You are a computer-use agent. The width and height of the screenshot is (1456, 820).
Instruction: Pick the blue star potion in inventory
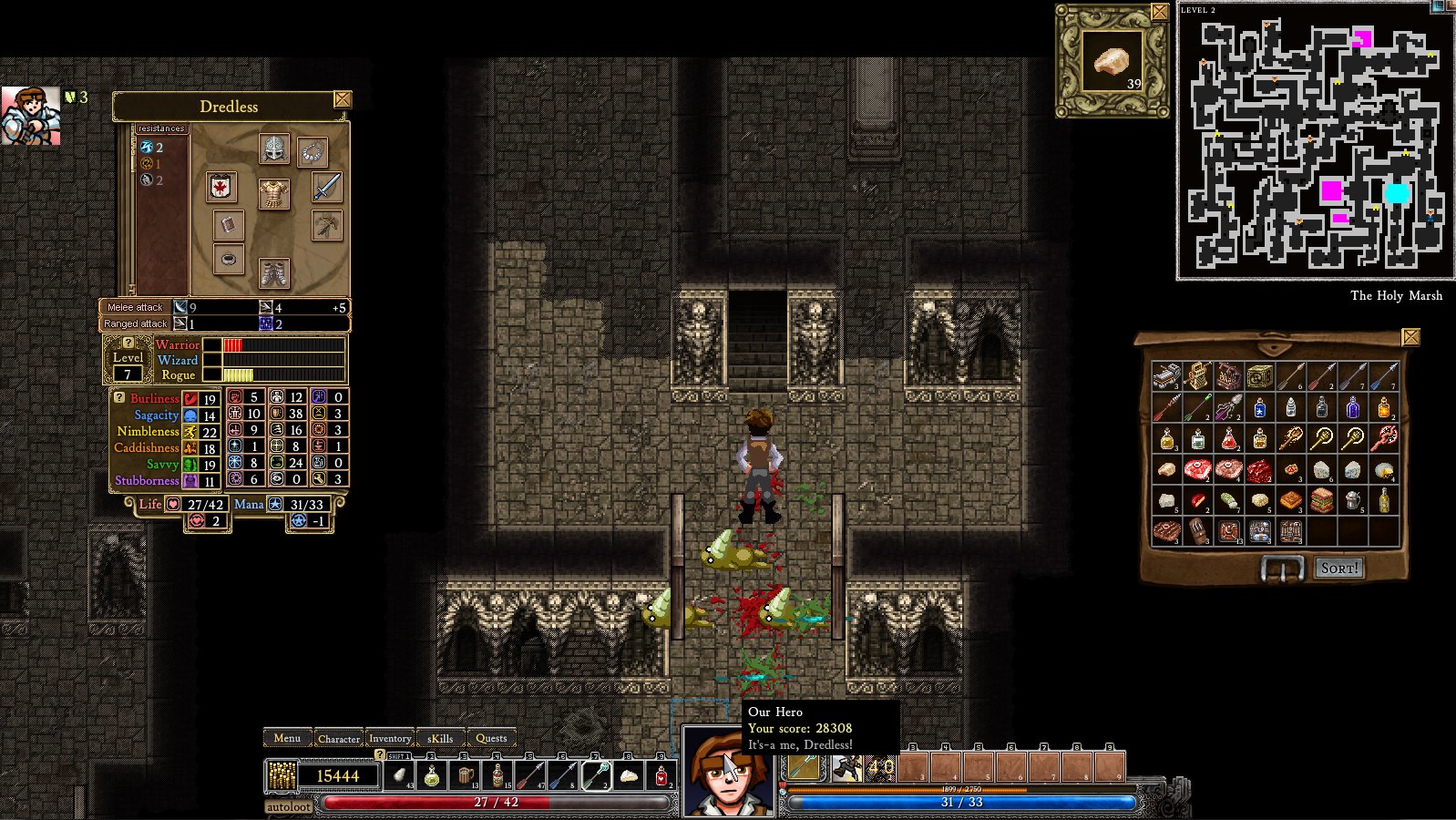[x=1260, y=408]
